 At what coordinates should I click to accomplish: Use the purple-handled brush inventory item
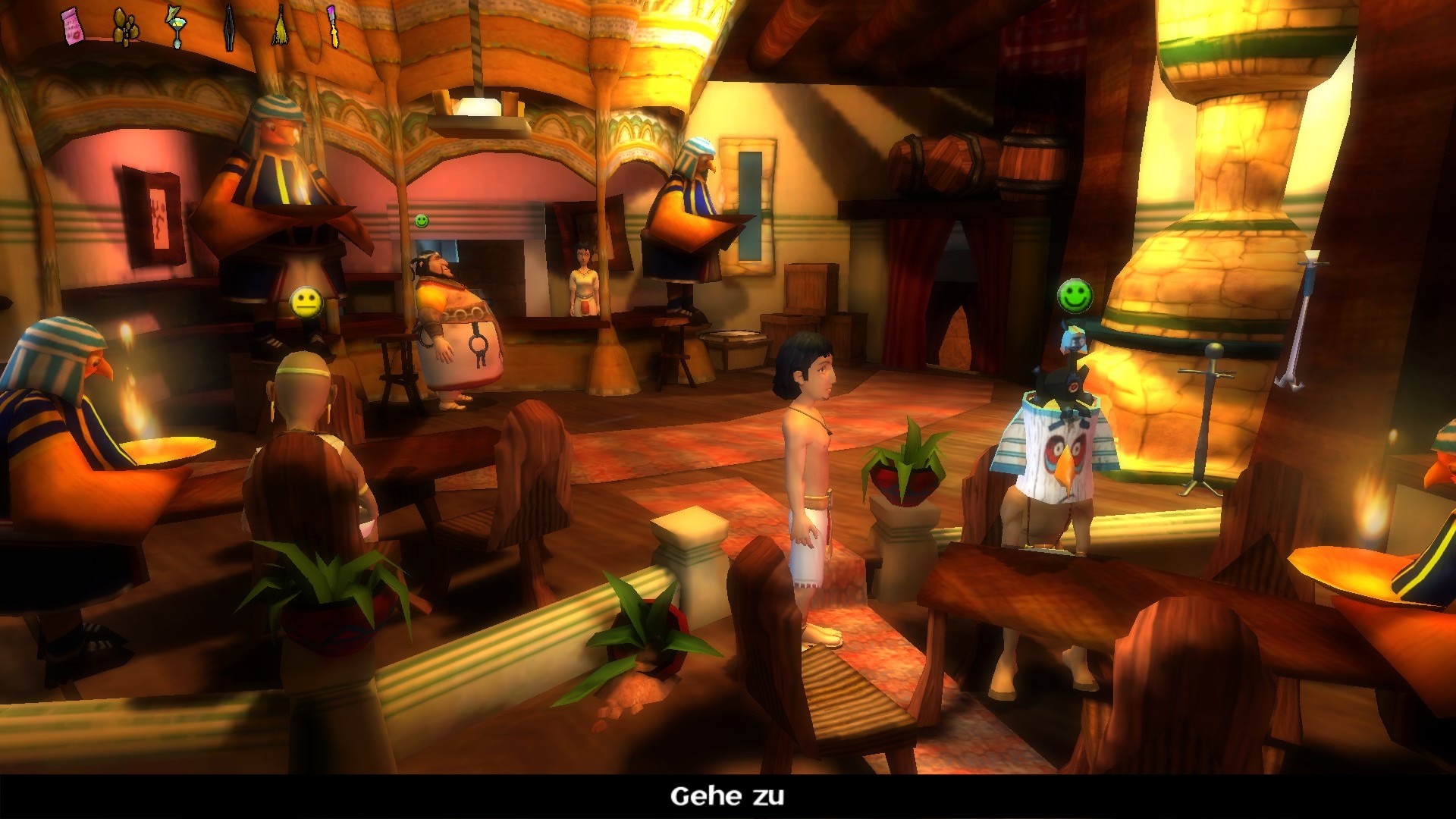[333, 27]
